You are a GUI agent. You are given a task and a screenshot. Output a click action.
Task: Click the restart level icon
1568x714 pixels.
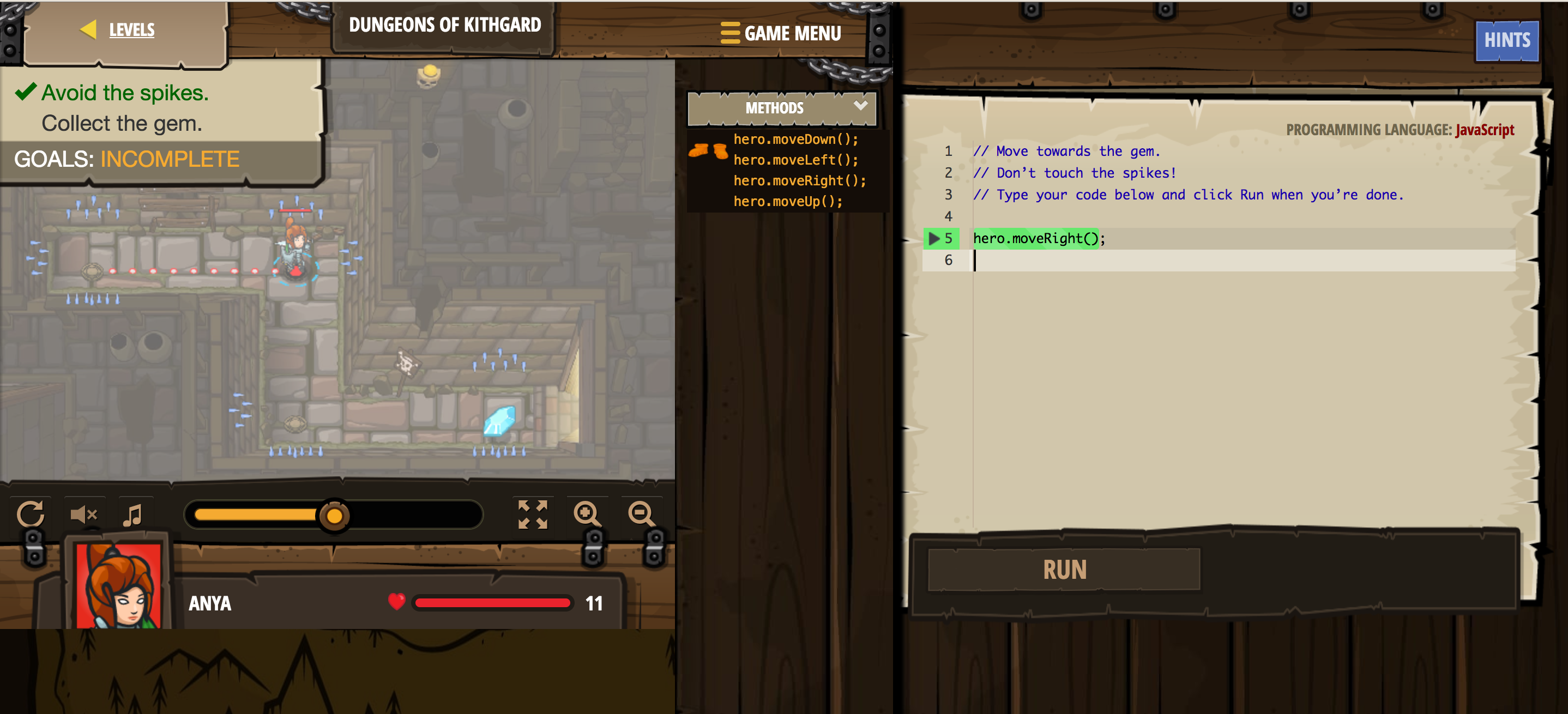(32, 515)
